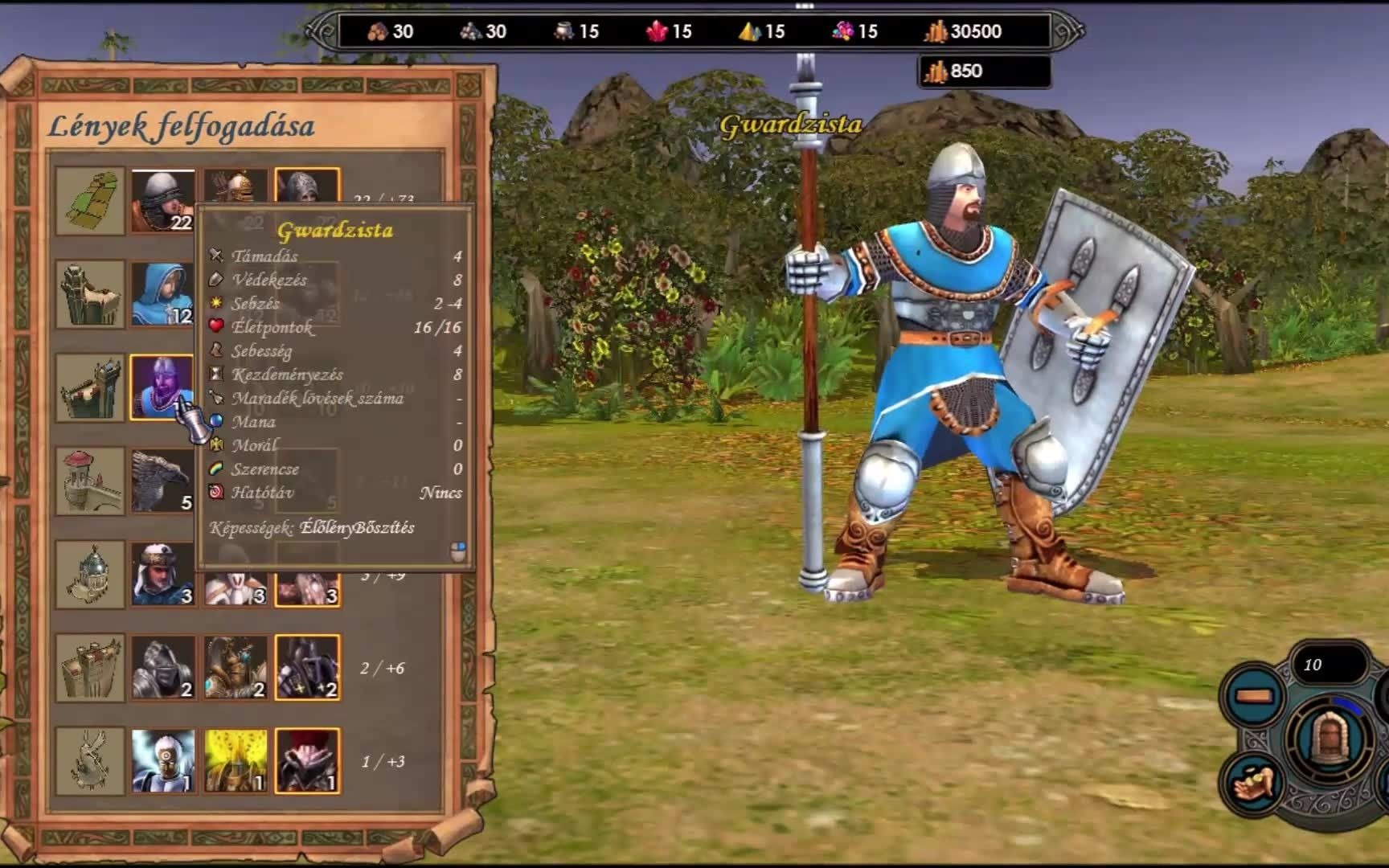This screenshot has width=1389, height=868.
Task: Select the purple-tinted Gwardzista portrait
Action: click(x=160, y=386)
